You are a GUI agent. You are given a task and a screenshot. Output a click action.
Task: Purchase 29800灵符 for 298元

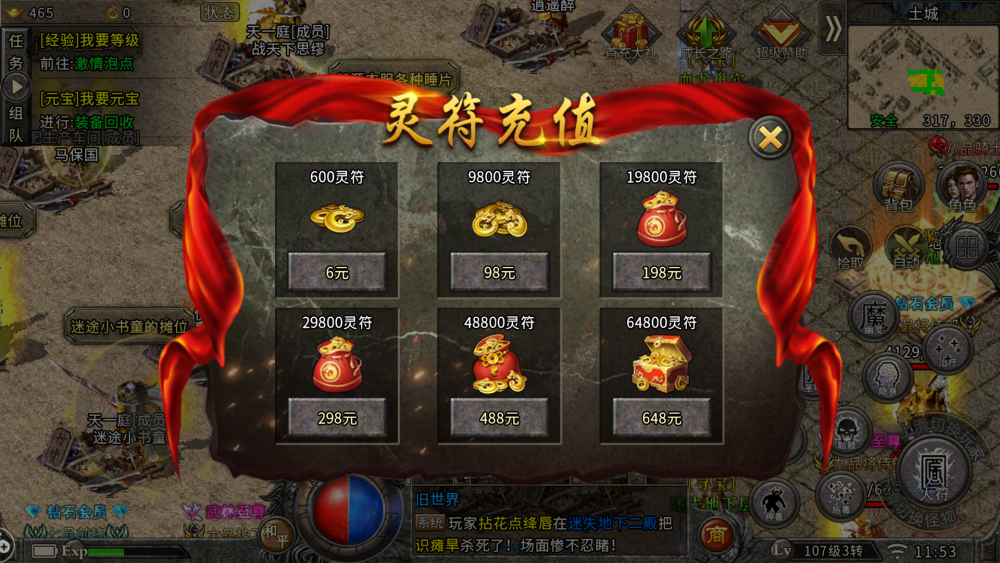pyautogui.click(x=337, y=418)
